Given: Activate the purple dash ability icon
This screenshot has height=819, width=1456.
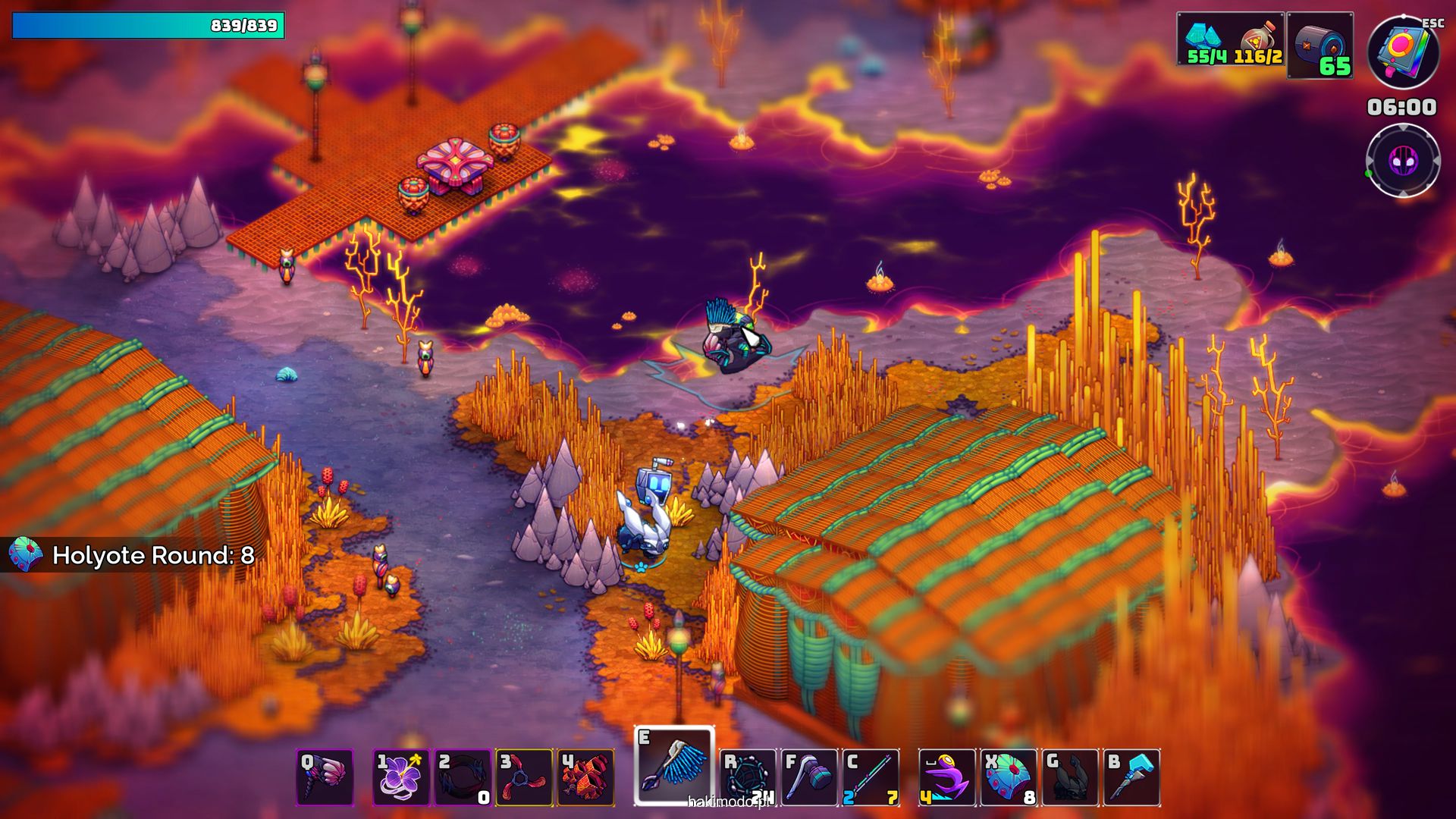Looking at the screenshot, I should click(946, 777).
